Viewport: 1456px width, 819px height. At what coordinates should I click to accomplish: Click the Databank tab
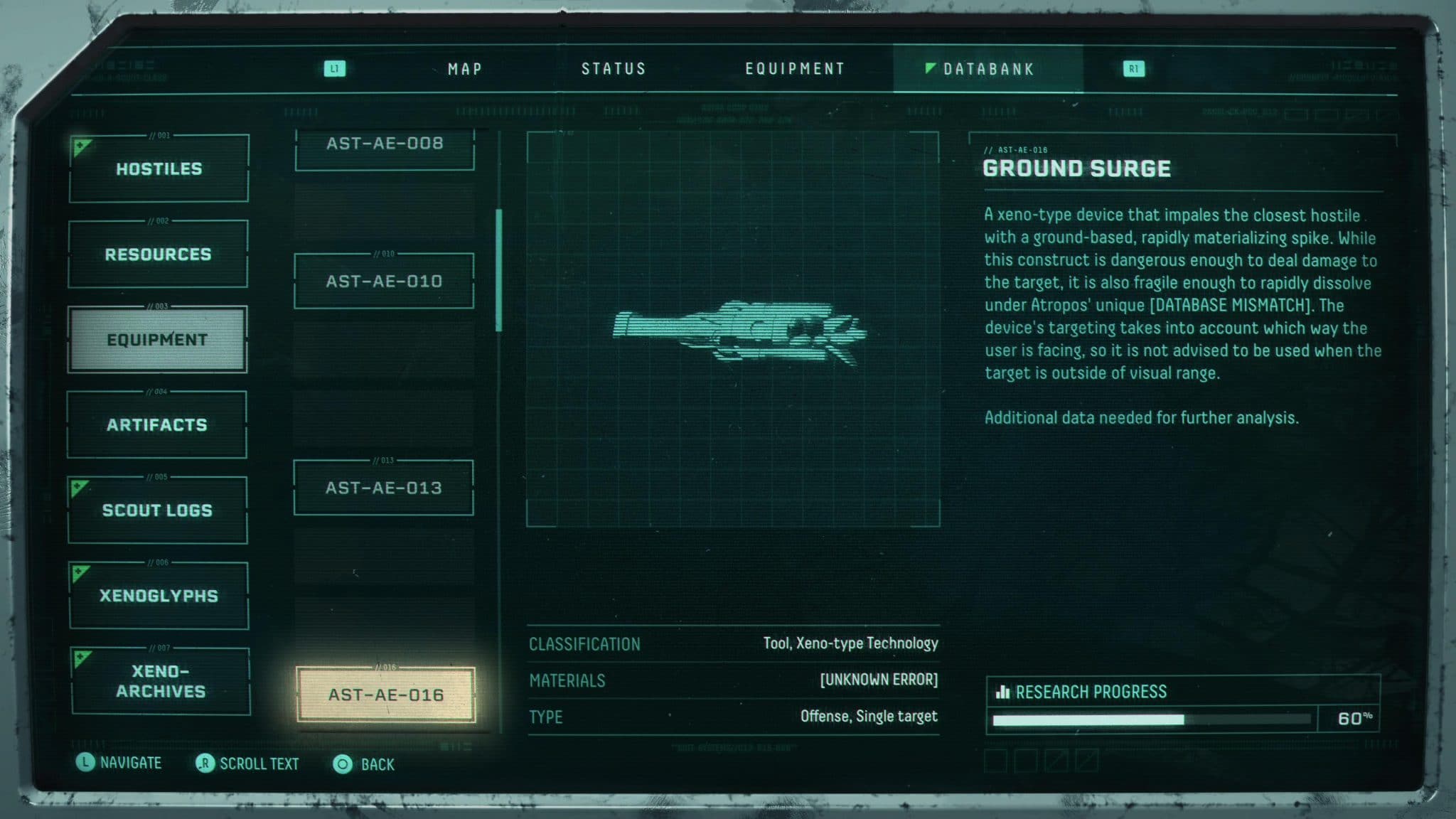(x=987, y=69)
